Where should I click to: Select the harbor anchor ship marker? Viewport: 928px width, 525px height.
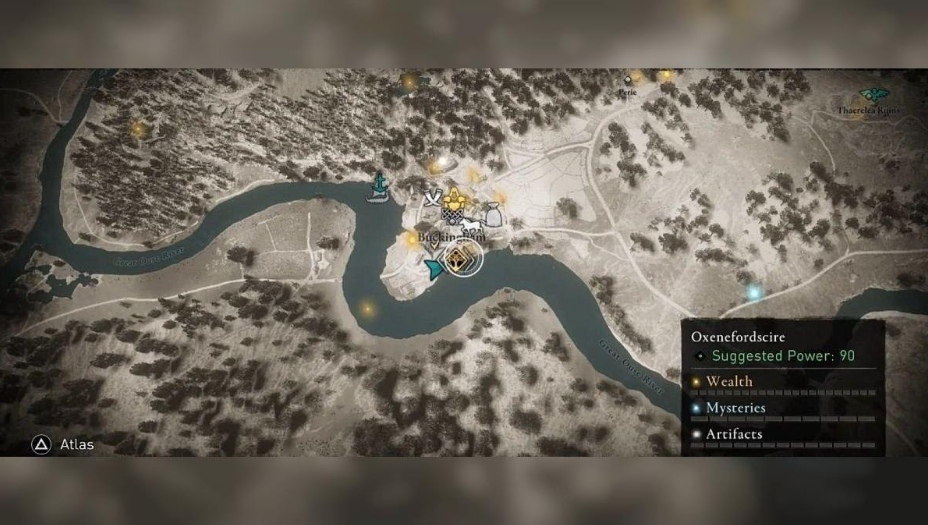379,187
